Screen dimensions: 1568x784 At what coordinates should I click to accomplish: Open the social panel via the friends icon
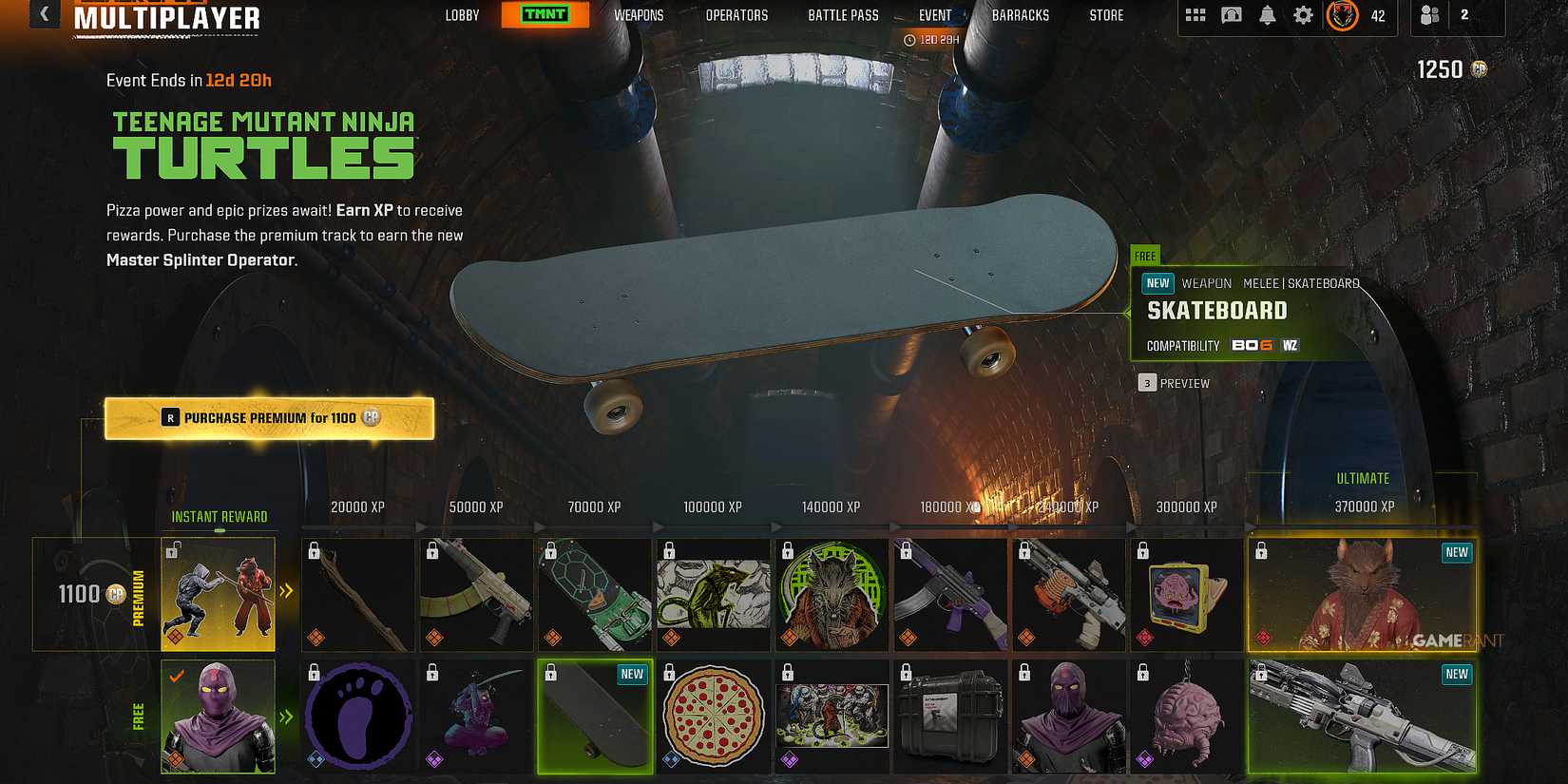tap(1429, 16)
